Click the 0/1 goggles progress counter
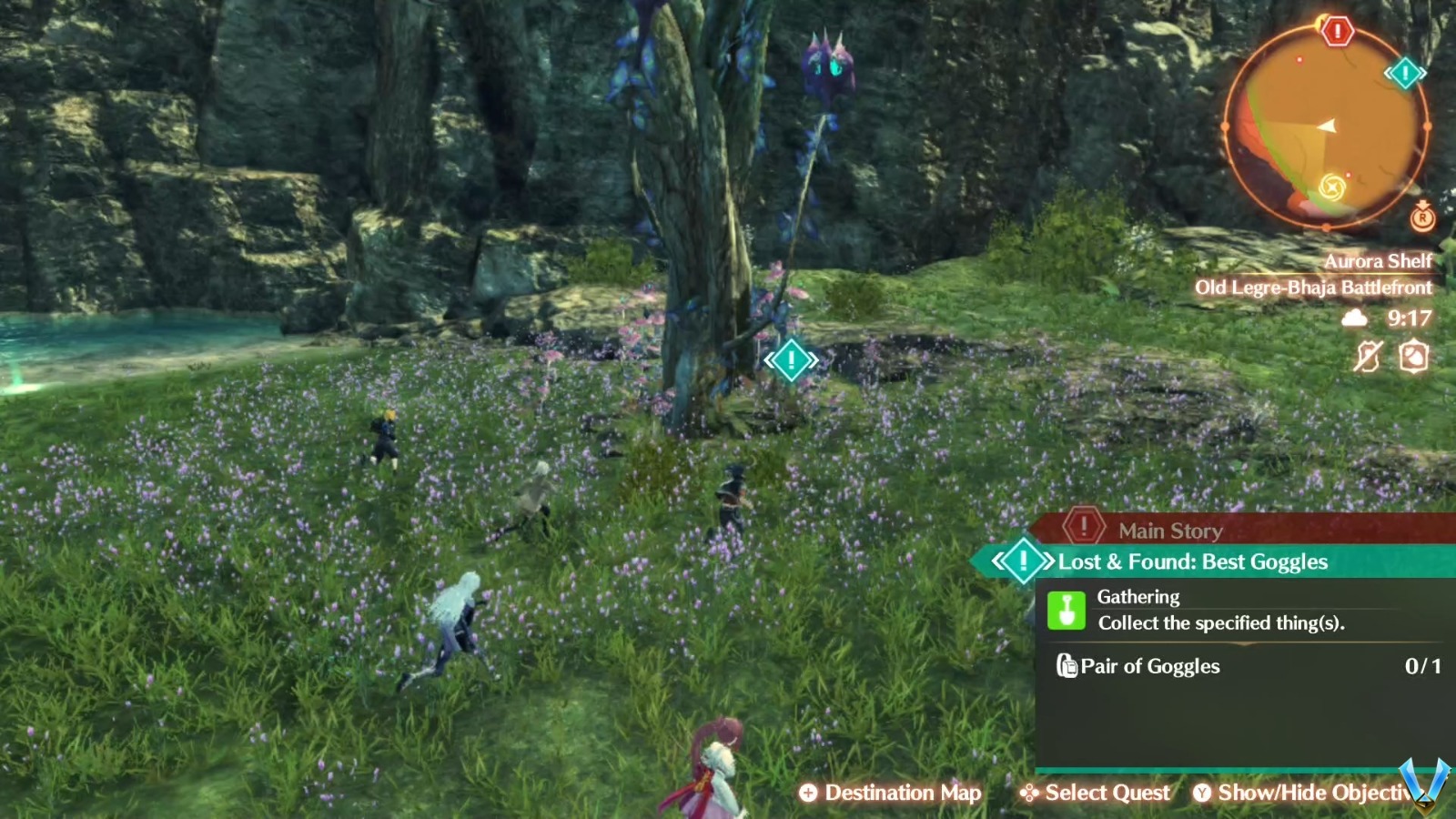 [1422, 667]
